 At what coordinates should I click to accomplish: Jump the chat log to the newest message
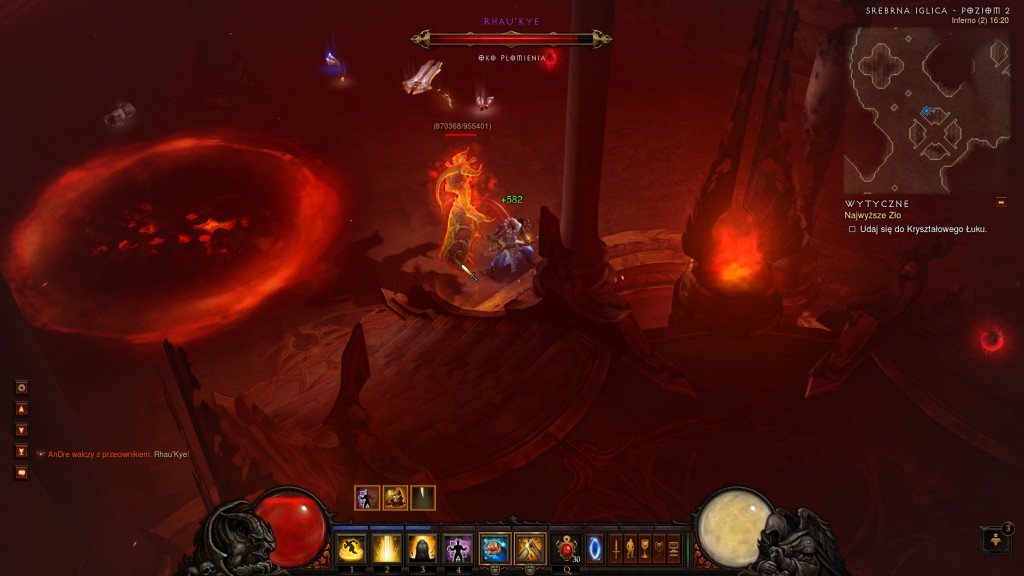[21, 451]
